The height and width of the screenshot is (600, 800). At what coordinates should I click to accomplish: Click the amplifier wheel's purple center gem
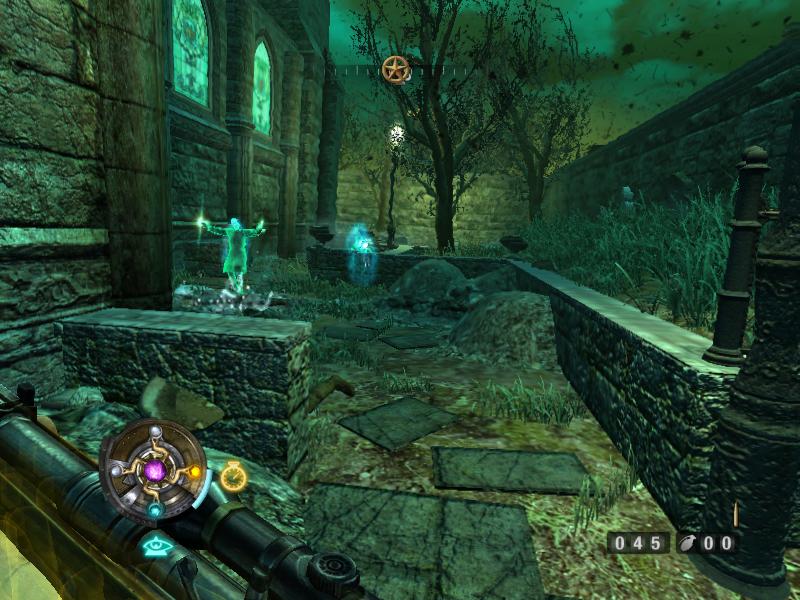click(x=155, y=468)
